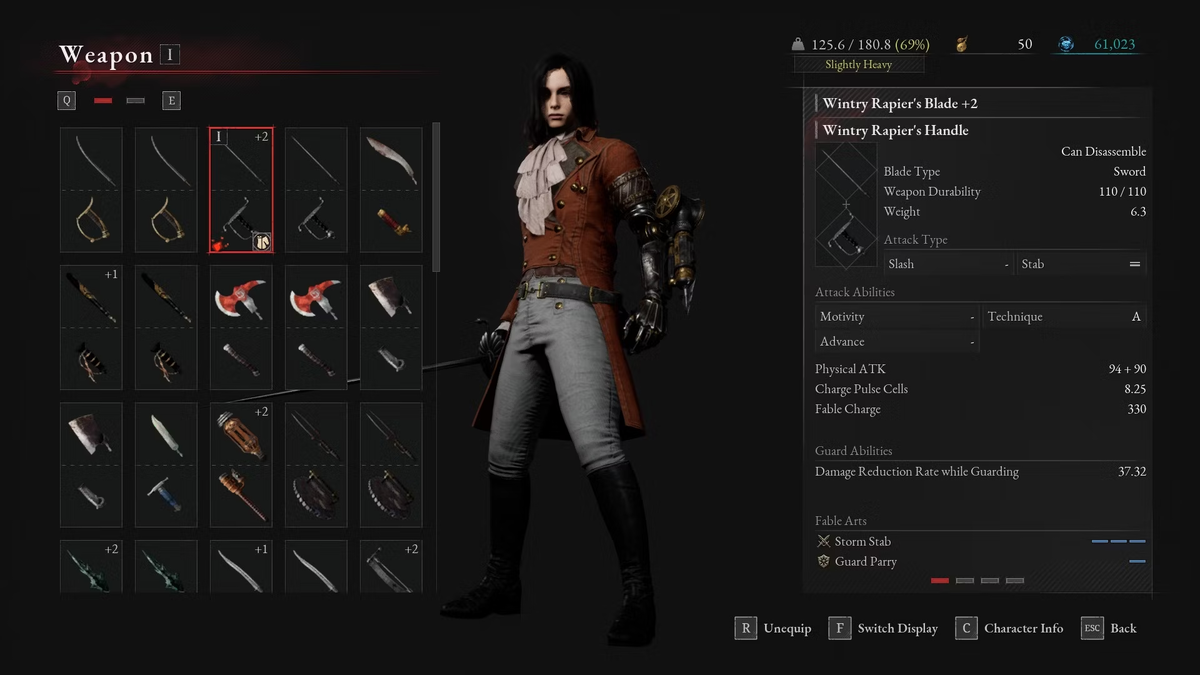Choose the orange canister weapon marked +2
The width and height of the screenshot is (1200, 675).
241,464
